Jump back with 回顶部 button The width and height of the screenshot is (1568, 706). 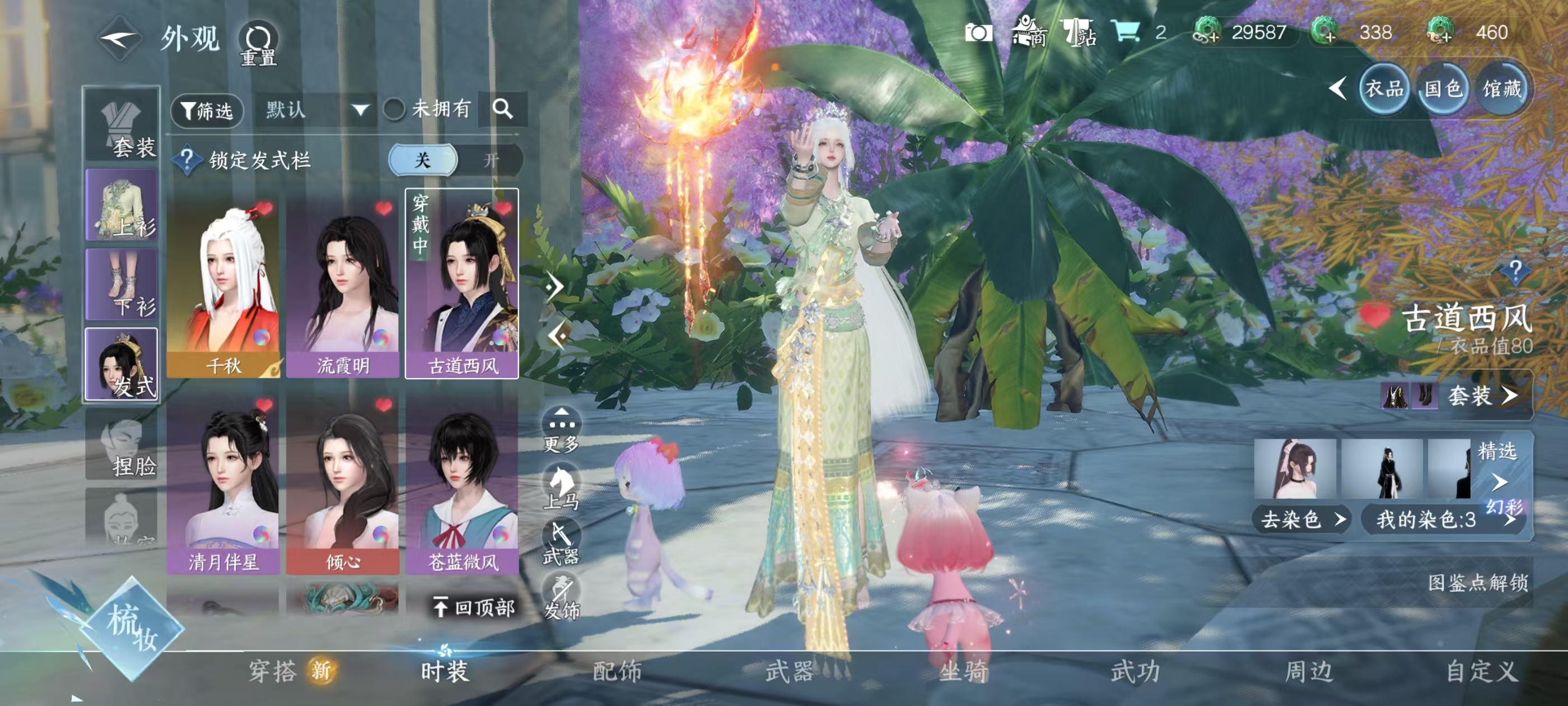[x=474, y=607]
